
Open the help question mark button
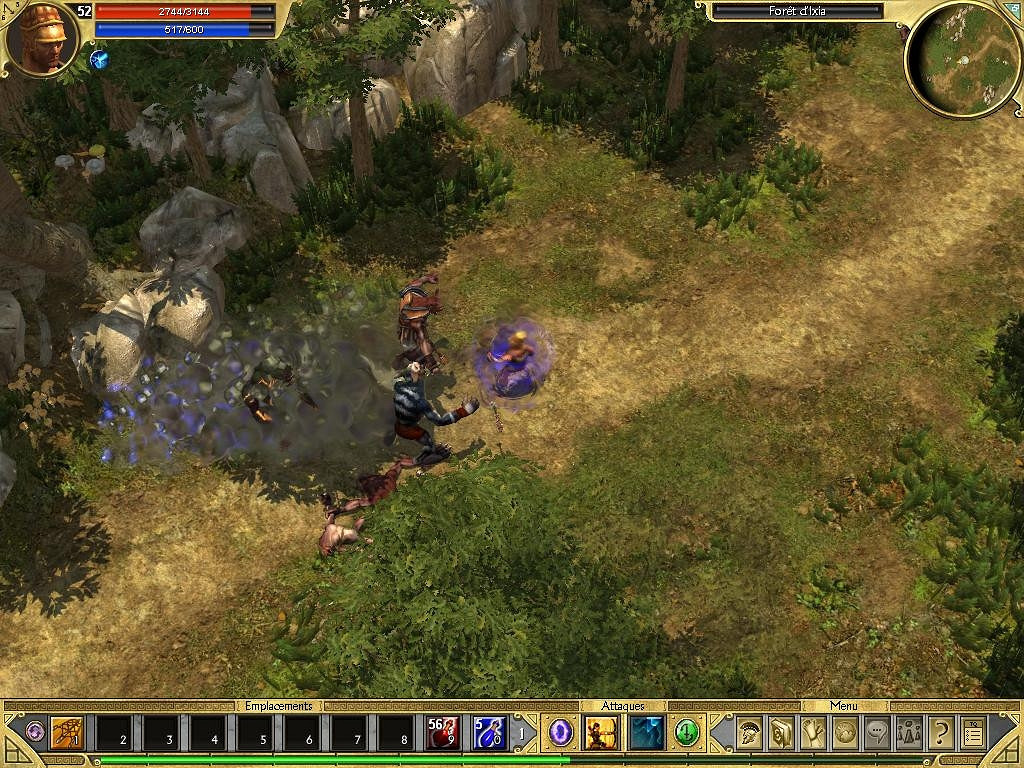coord(941,734)
